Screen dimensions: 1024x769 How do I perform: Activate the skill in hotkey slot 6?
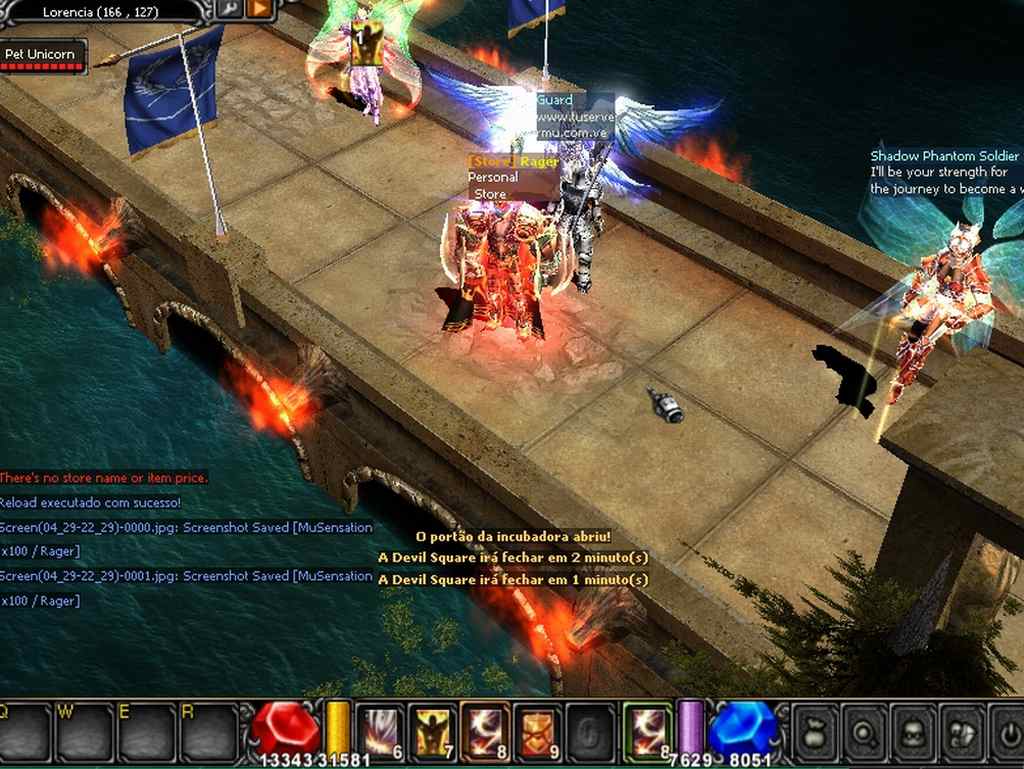381,731
